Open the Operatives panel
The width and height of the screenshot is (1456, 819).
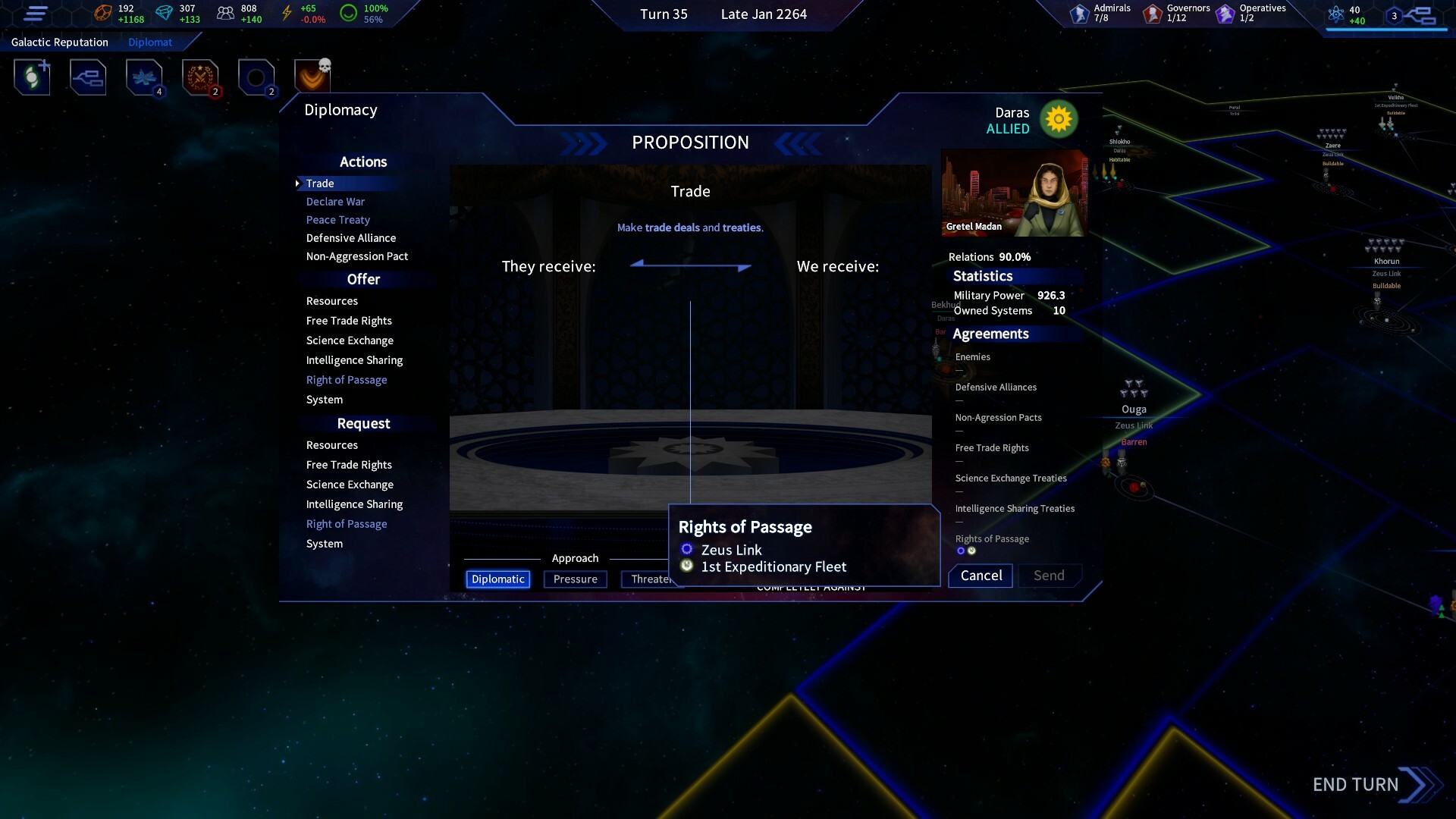1250,13
